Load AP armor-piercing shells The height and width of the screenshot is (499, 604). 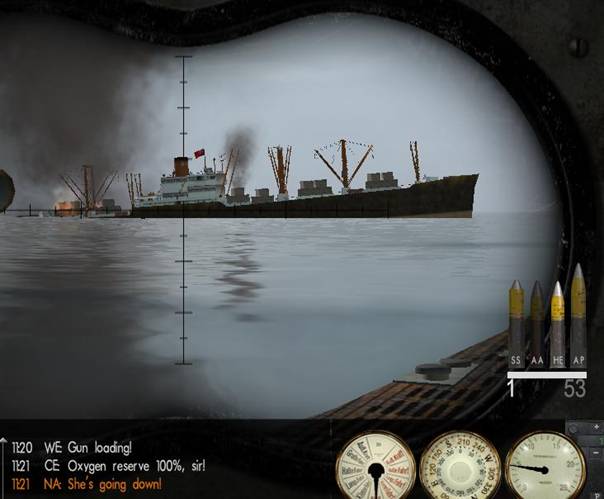[x=578, y=315]
